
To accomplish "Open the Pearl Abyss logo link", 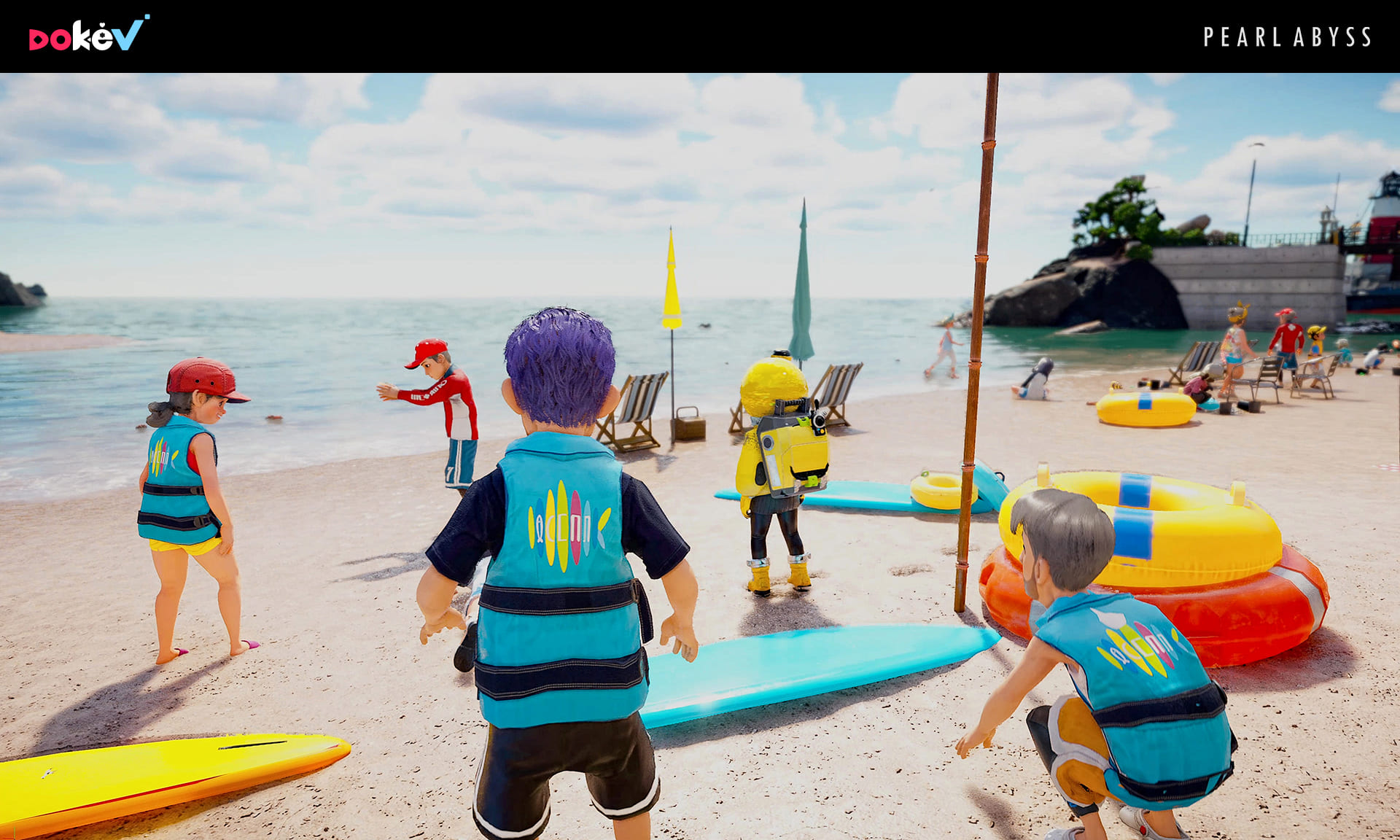I will click(1287, 37).
